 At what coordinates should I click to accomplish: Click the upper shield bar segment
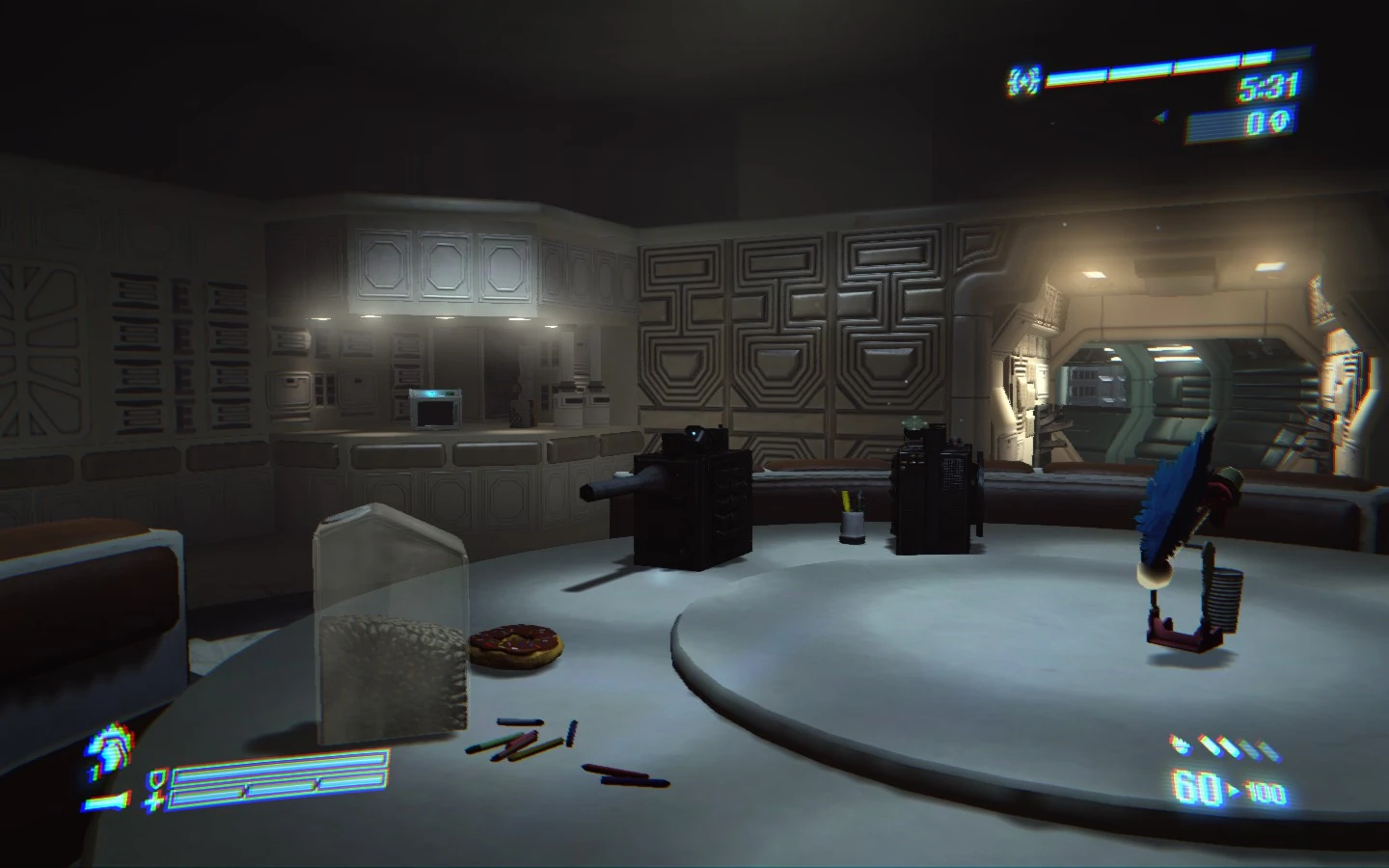point(283,764)
